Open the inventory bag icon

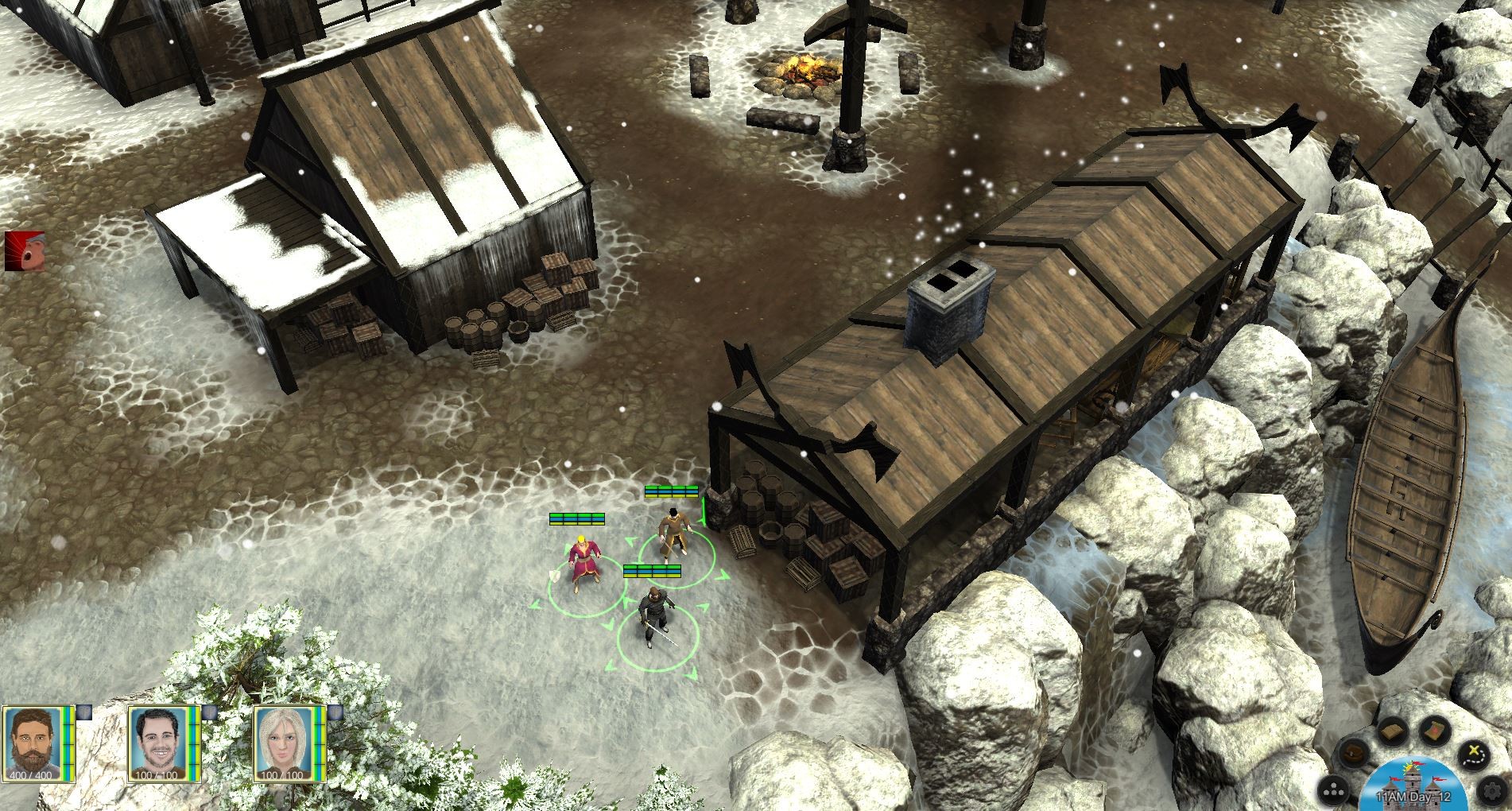[x=1355, y=751]
